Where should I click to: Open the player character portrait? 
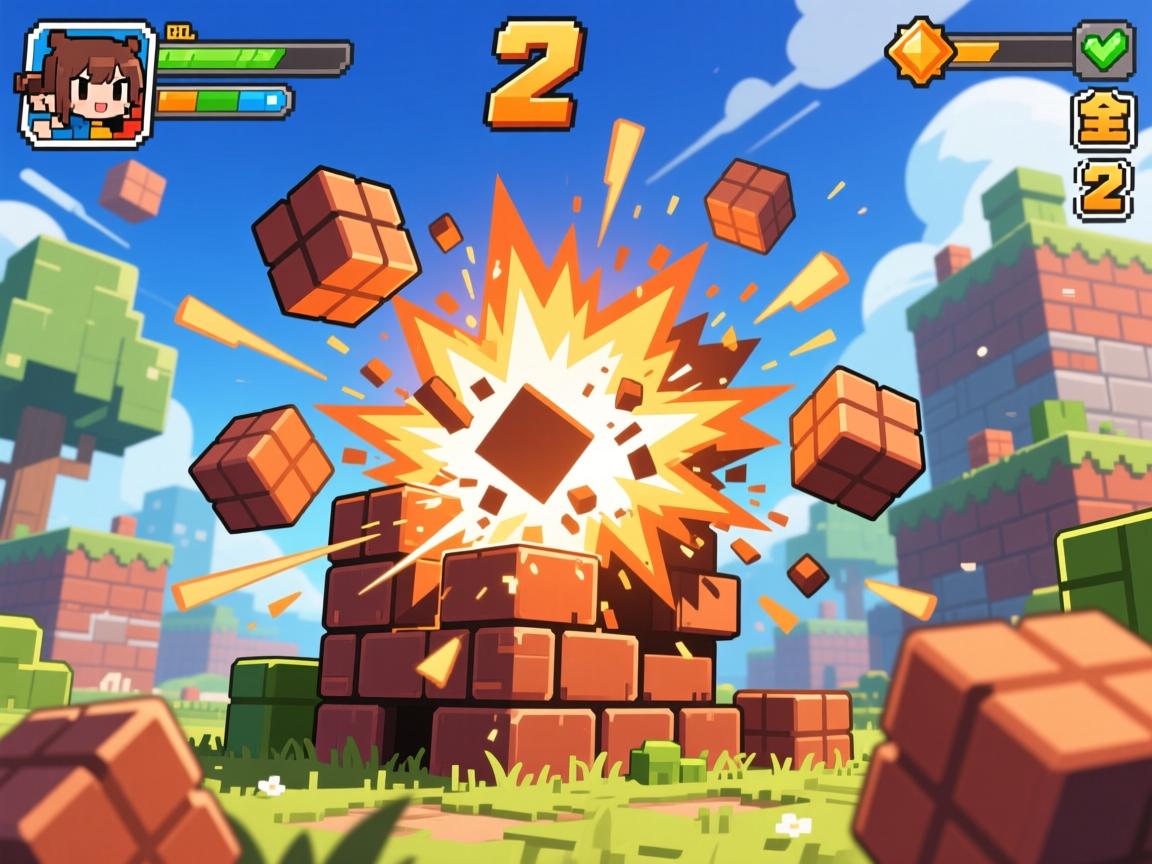coord(87,85)
